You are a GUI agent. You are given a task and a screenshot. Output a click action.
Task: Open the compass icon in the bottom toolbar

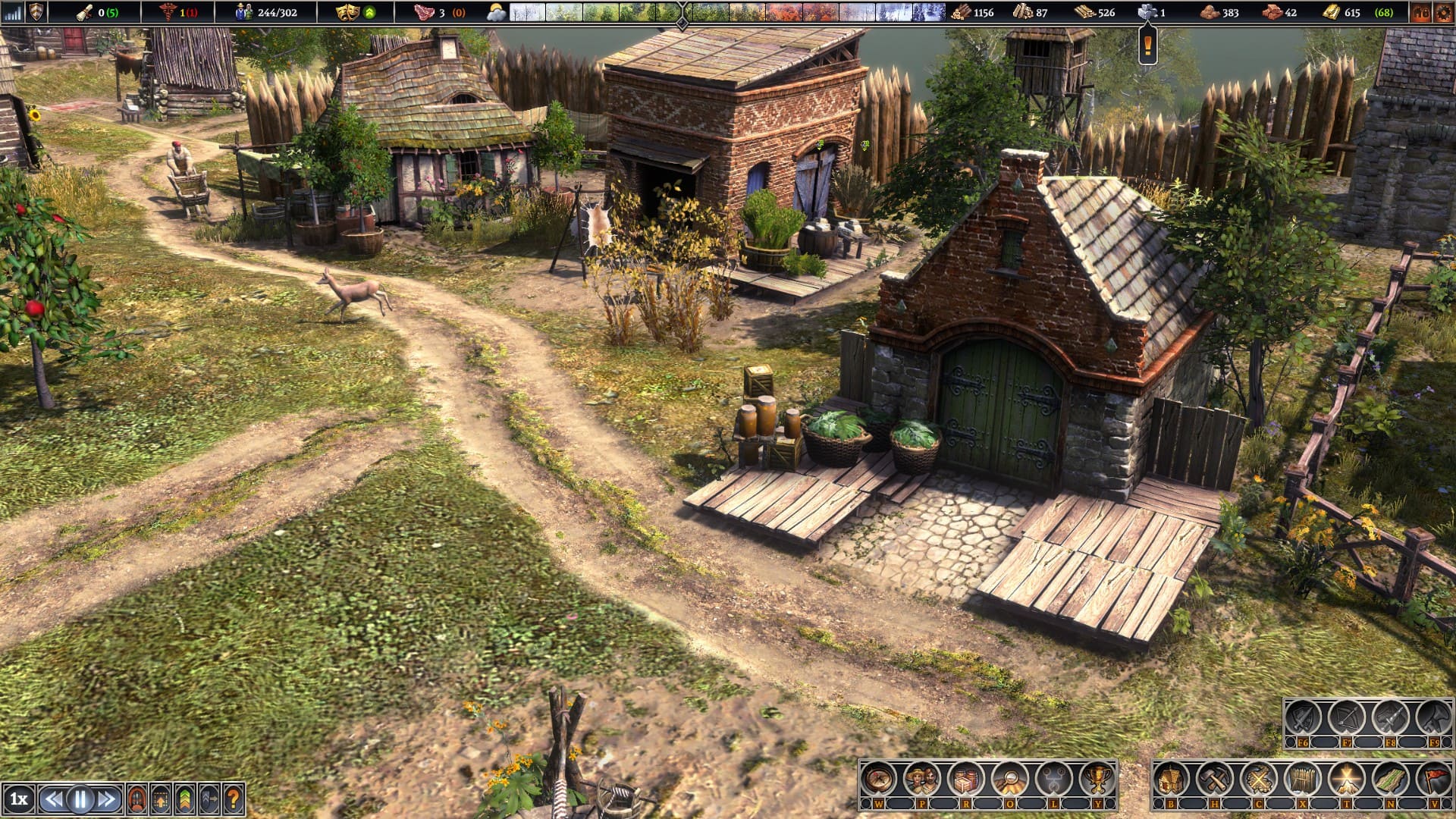click(x=878, y=779)
